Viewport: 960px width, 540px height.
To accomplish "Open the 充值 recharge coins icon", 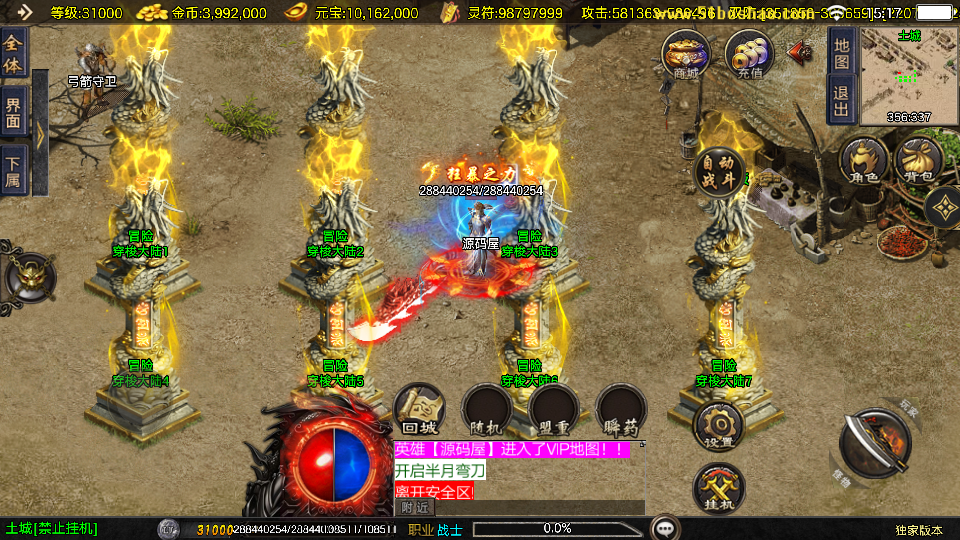I will point(749,54).
